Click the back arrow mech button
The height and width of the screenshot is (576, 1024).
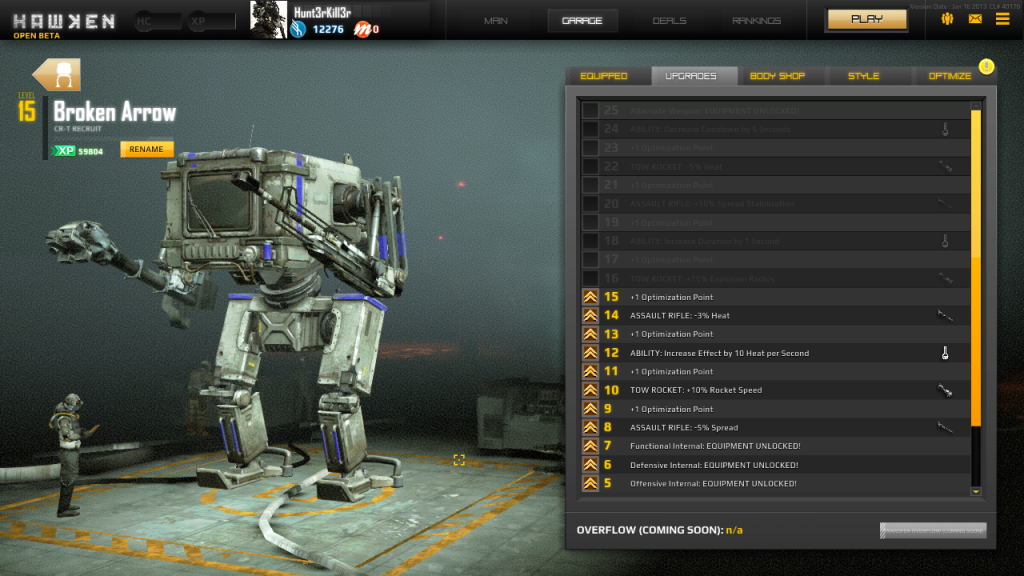pyautogui.click(x=57, y=75)
